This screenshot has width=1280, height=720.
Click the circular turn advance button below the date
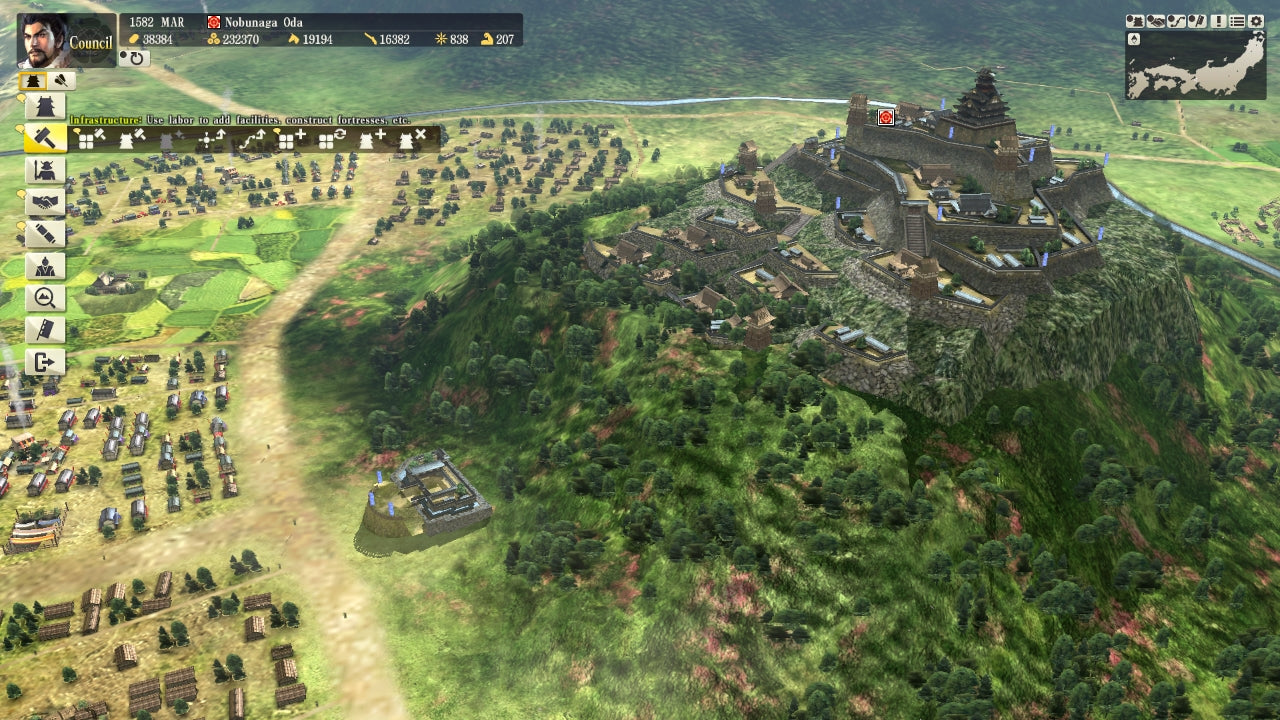(x=135, y=58)
